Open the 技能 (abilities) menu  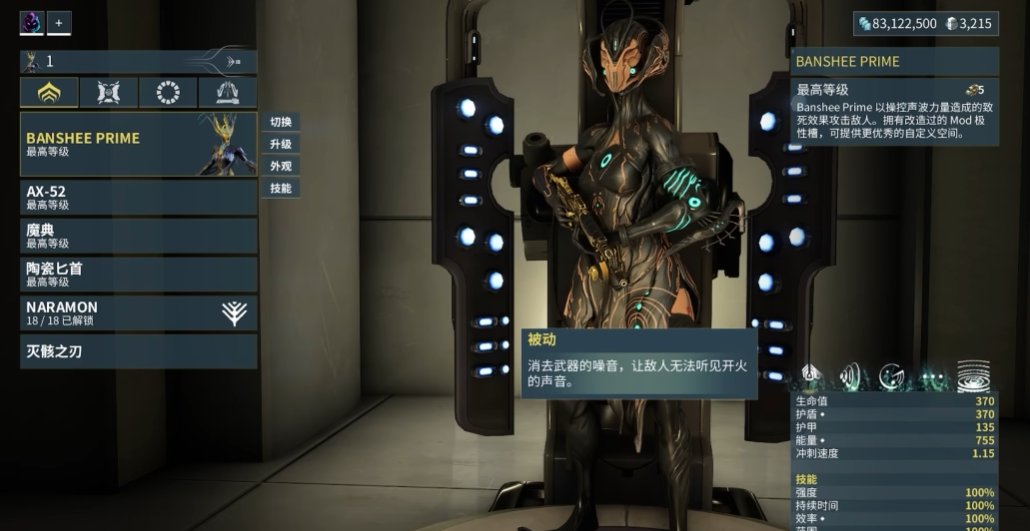(x=280, y=188)
